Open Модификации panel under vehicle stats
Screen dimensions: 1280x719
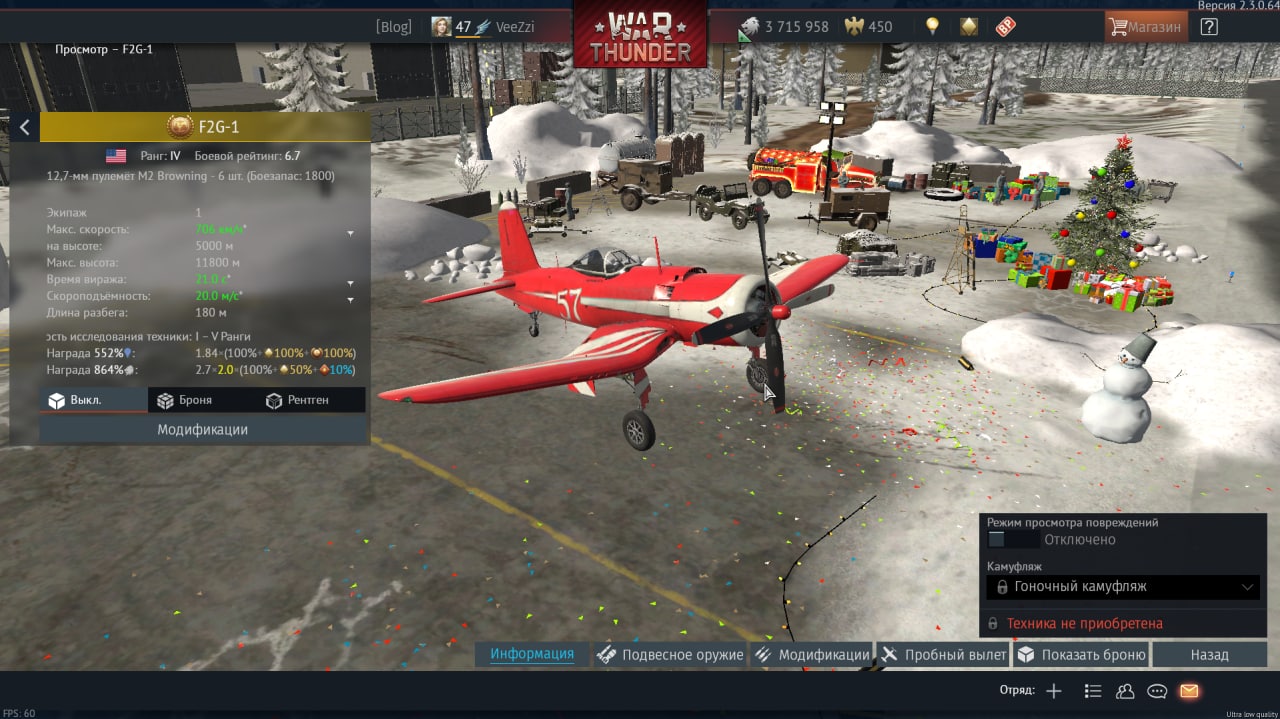[202, 429]
